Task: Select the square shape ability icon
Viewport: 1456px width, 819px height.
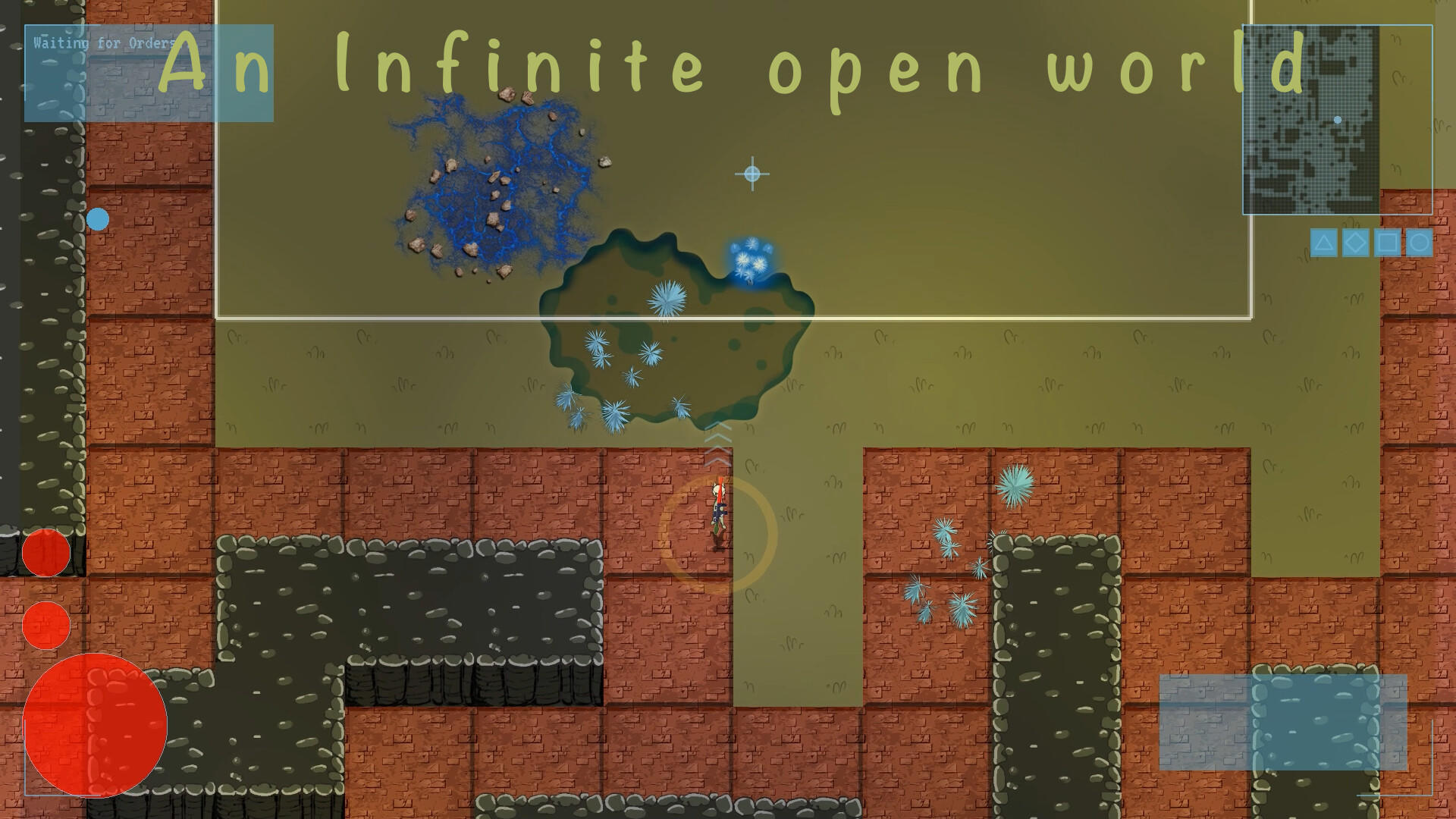Action: click(x=1387, y=243)
